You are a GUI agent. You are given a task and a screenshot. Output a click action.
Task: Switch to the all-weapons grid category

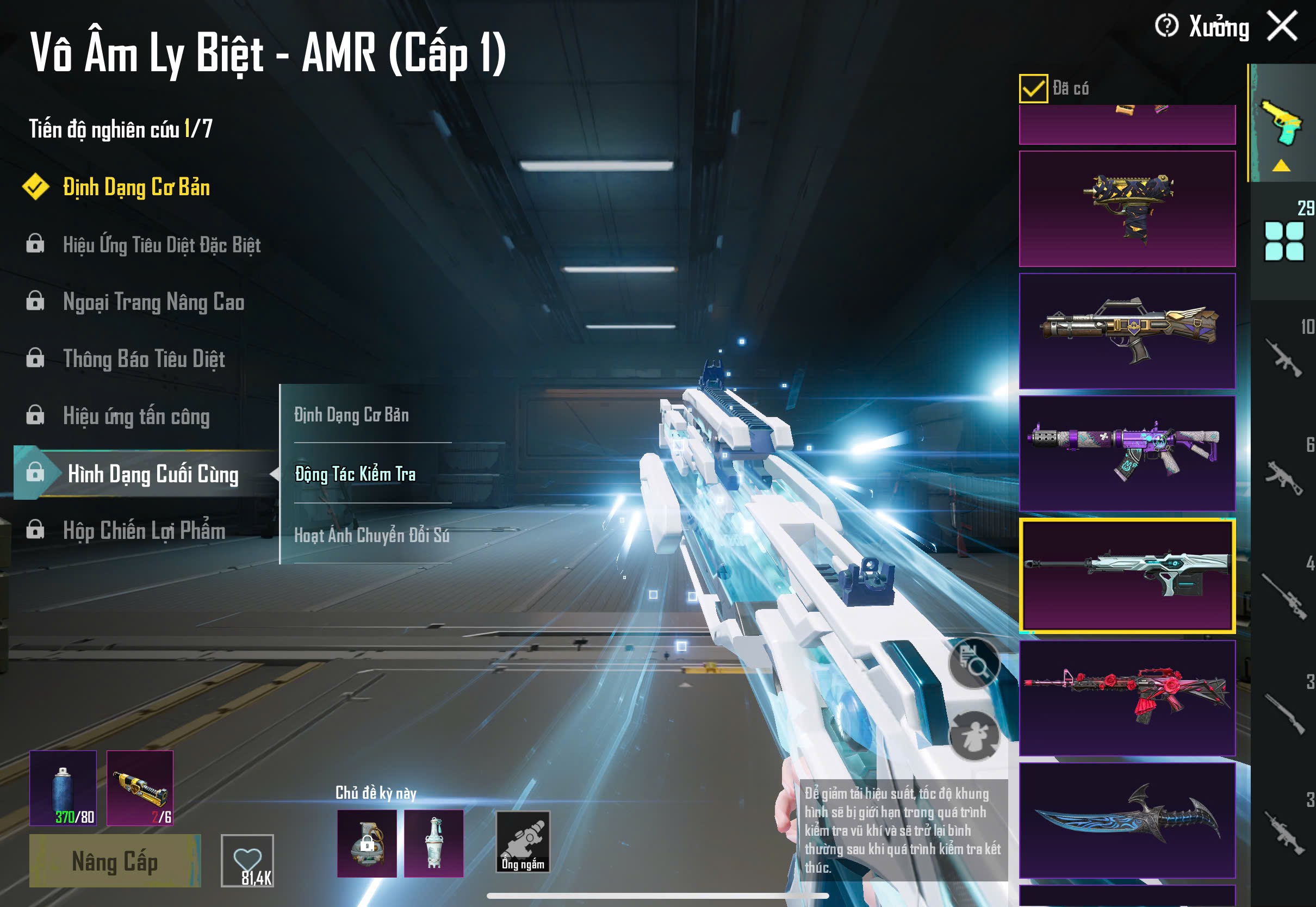click(1283, 241)
